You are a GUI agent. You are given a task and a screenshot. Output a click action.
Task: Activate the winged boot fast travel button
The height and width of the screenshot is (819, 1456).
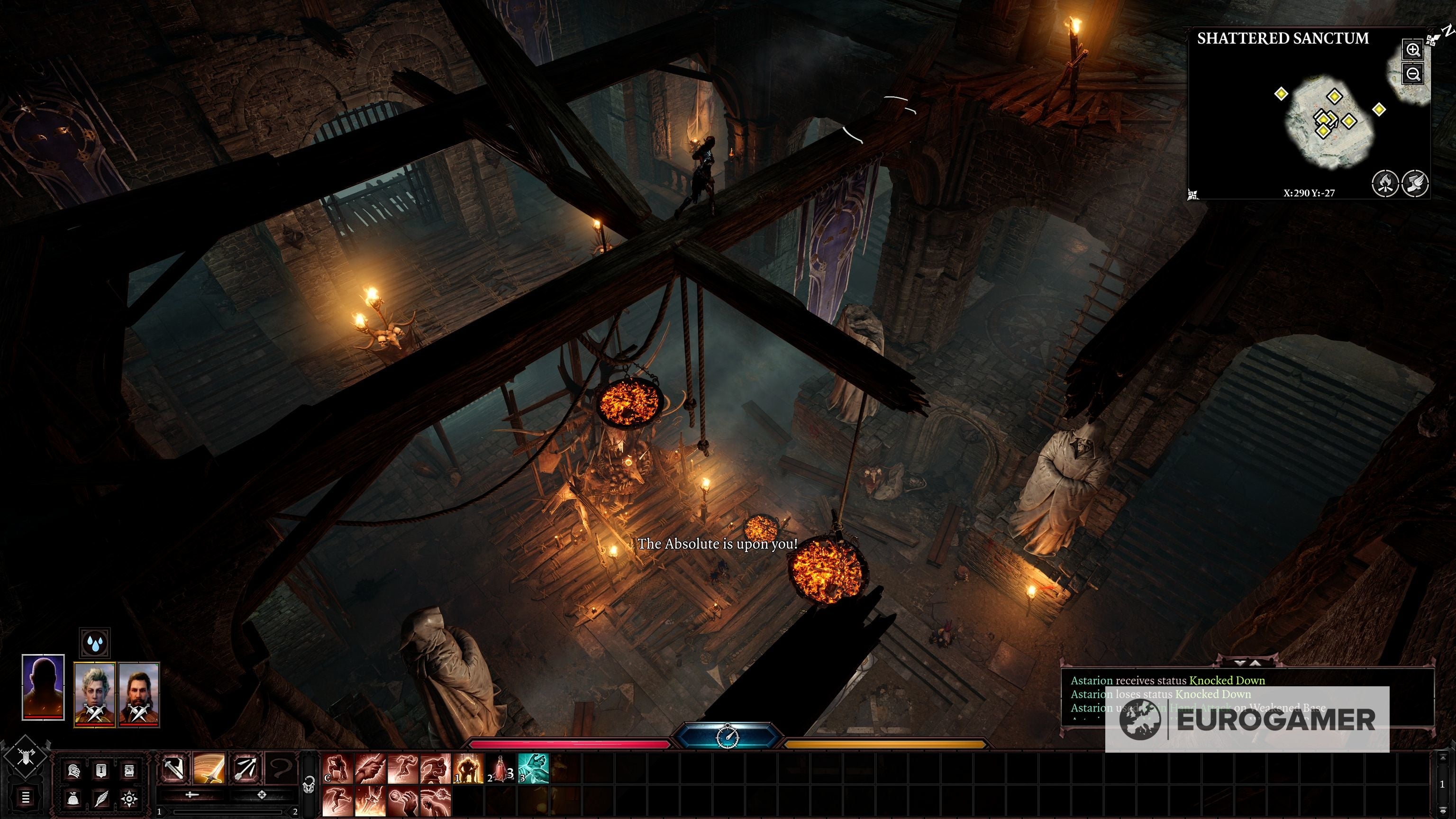[x=1415, y=183]
